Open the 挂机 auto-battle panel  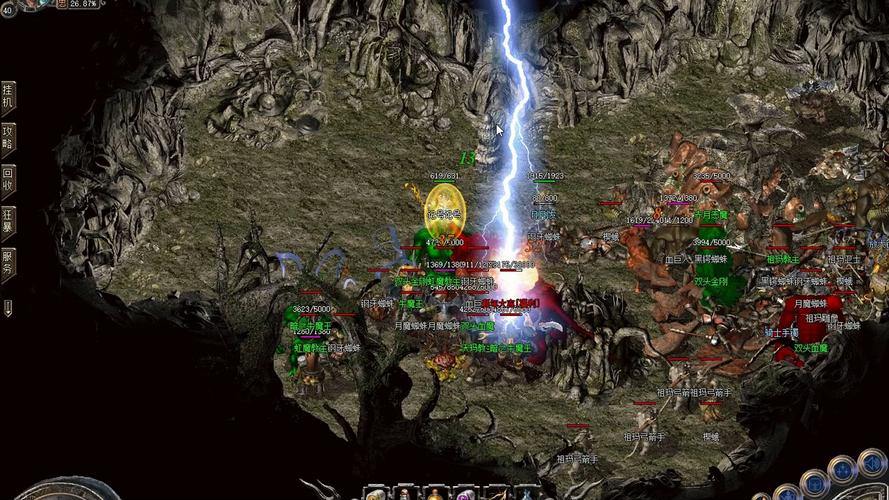click(x=8, y=96)
